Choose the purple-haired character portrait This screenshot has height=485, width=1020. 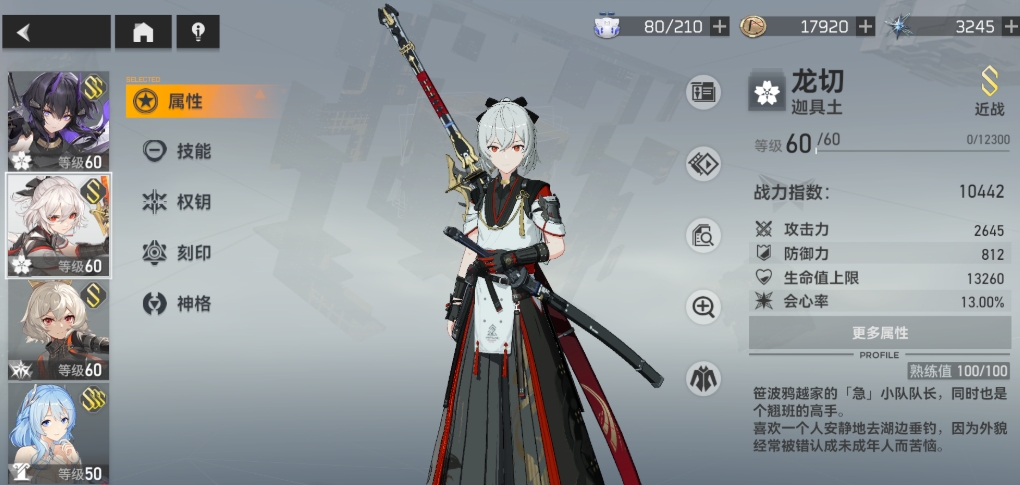coord(58,121)
